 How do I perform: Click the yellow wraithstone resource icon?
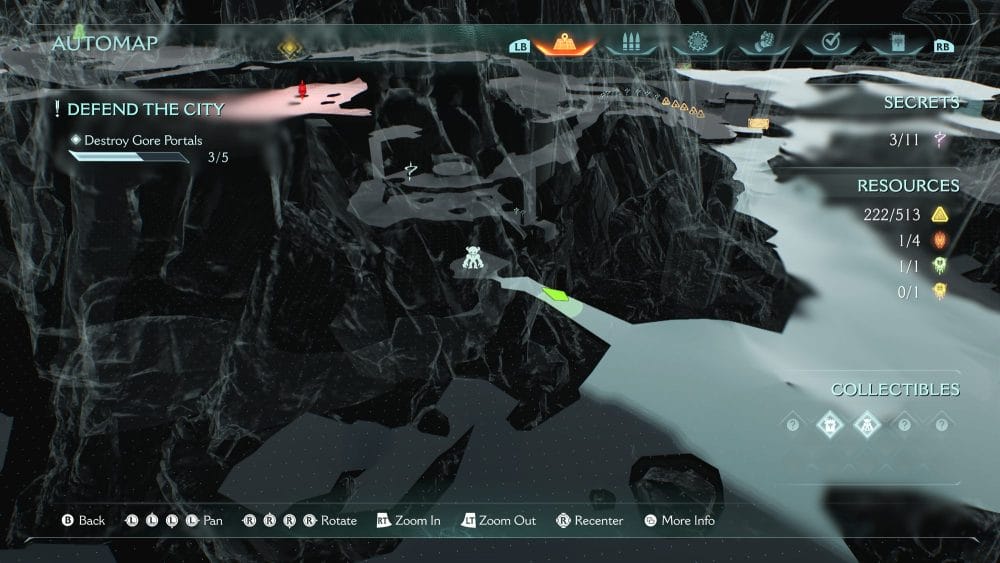(x=939, y=292)
